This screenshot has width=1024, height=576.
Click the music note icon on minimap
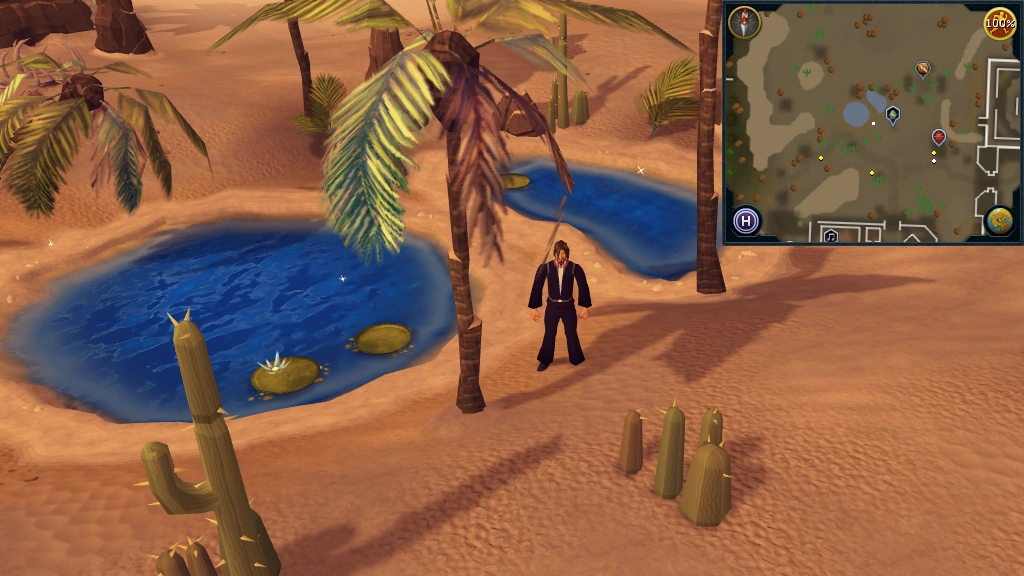click(830, 236)
